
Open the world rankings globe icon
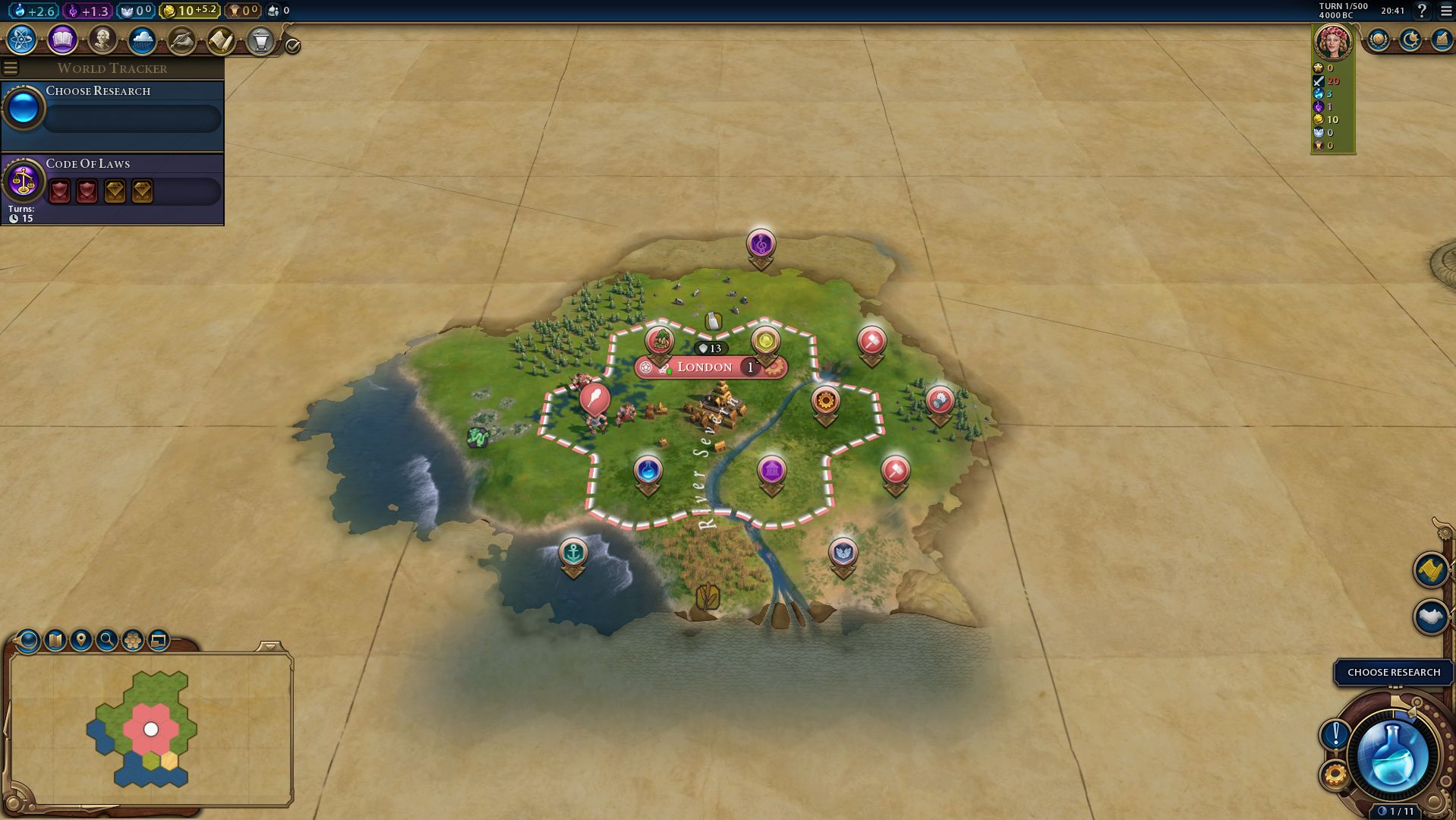[1378, 39]
